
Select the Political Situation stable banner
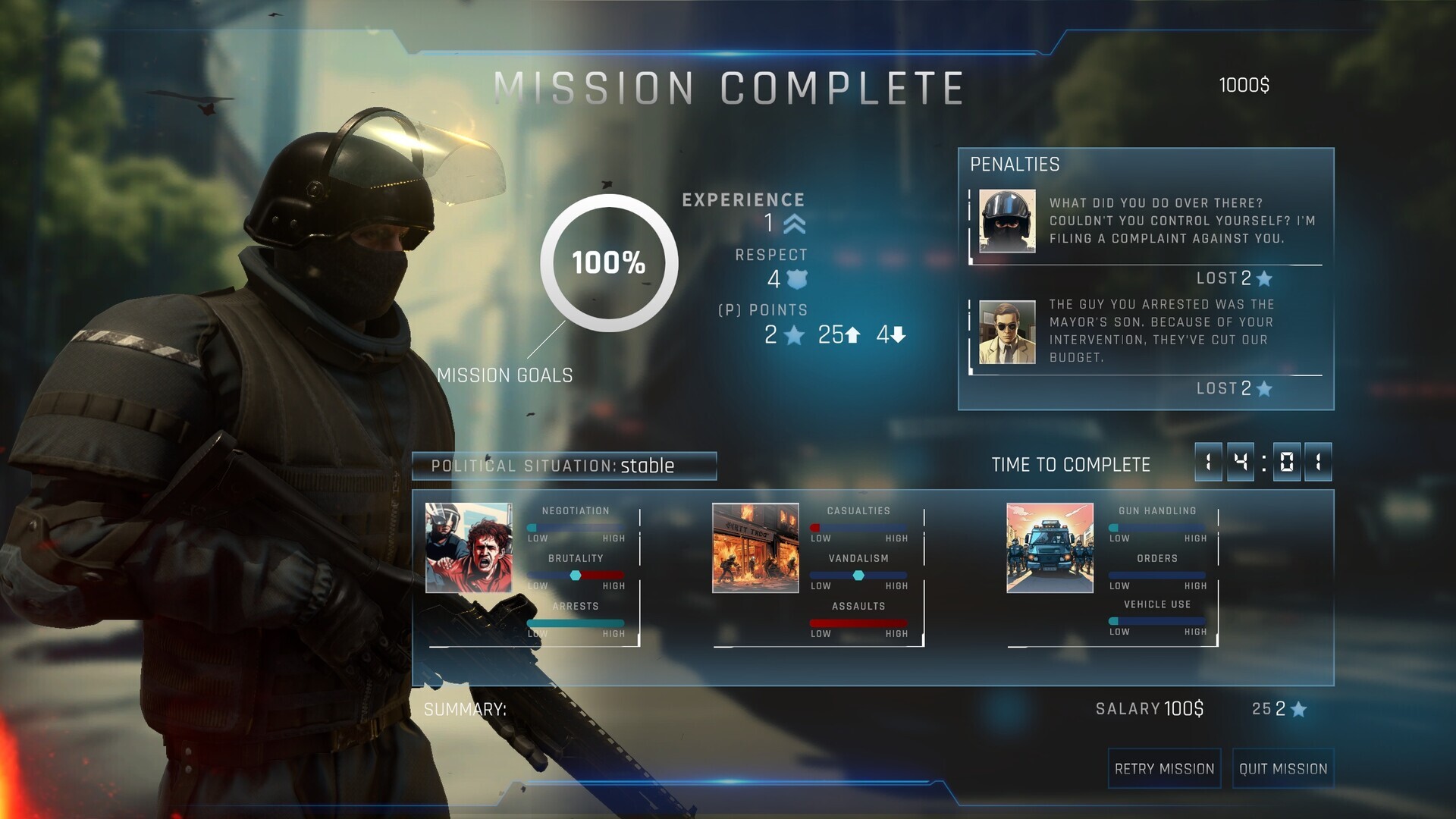(x=563, y=466)
